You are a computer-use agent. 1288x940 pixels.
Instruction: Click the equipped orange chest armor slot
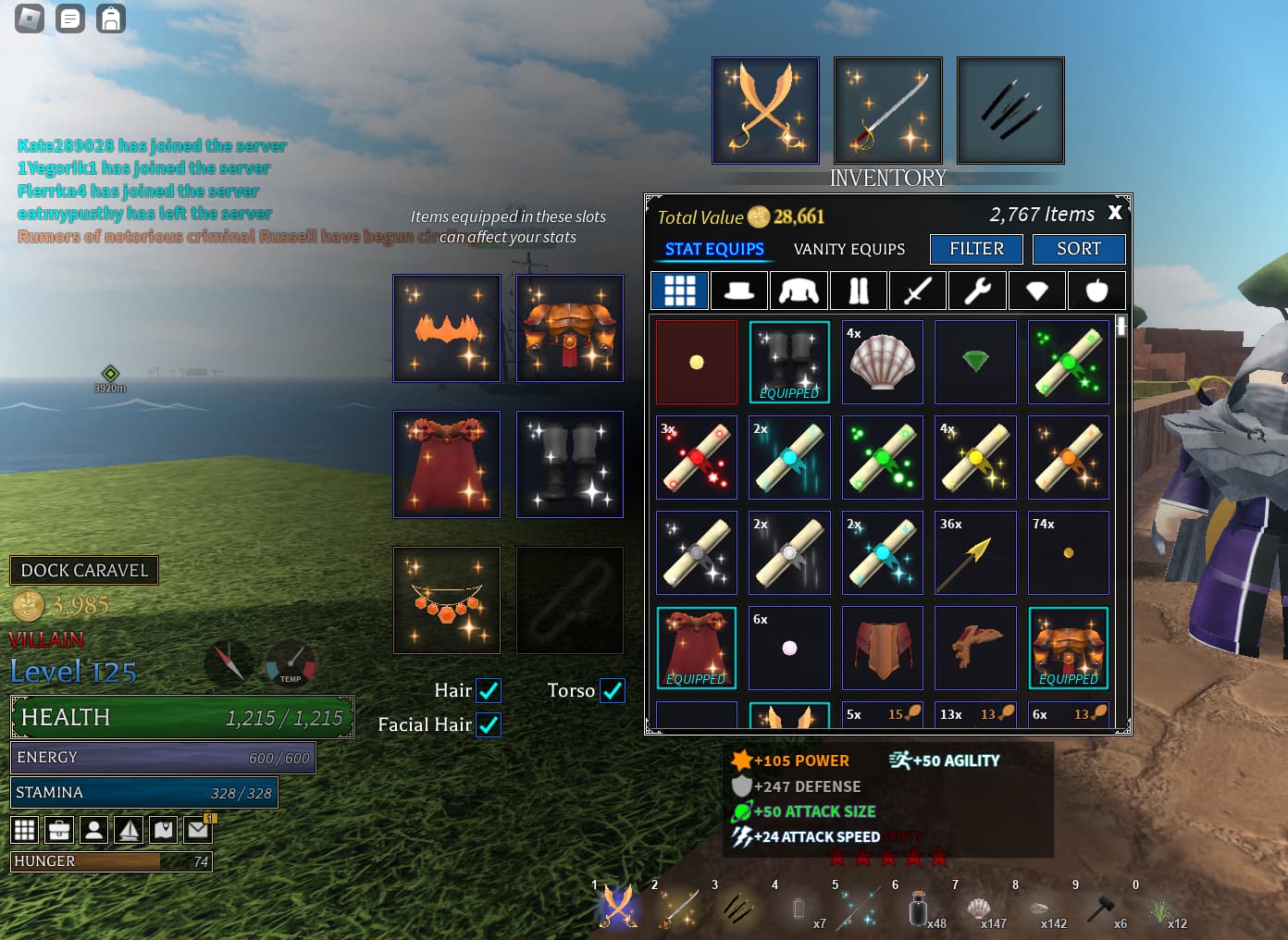569,328
